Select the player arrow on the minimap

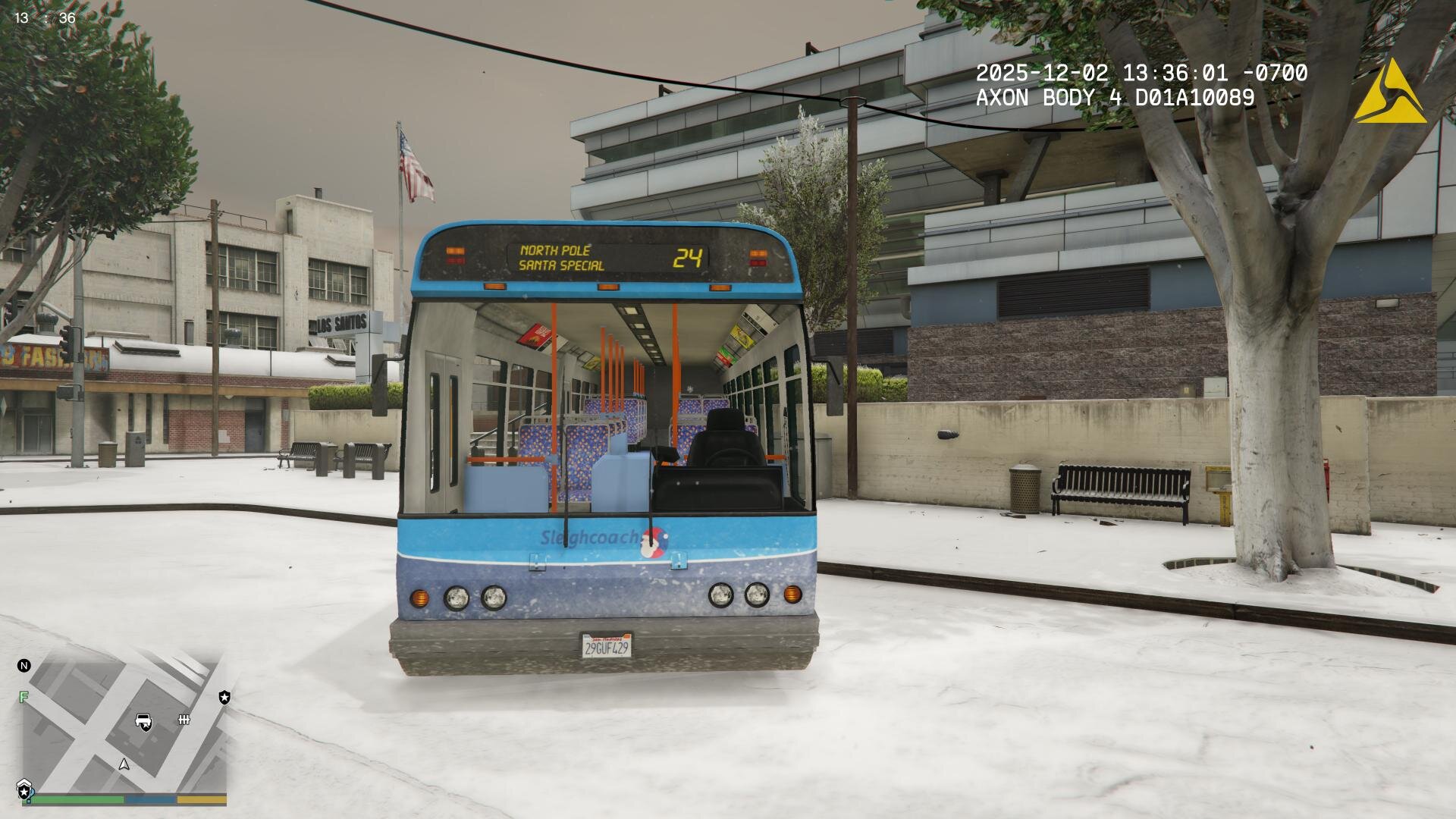(124, 764)
